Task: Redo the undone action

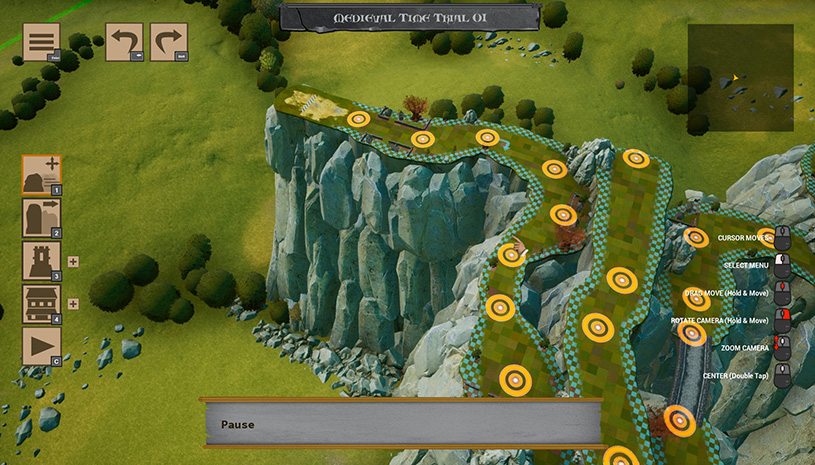Action: pos(169,42)
